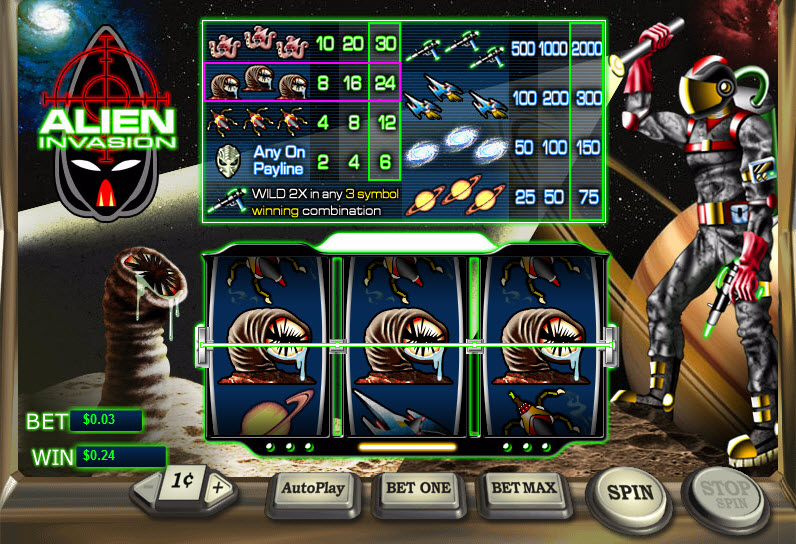Spin the reels with the SPIN button

click(x=630, y=492)
